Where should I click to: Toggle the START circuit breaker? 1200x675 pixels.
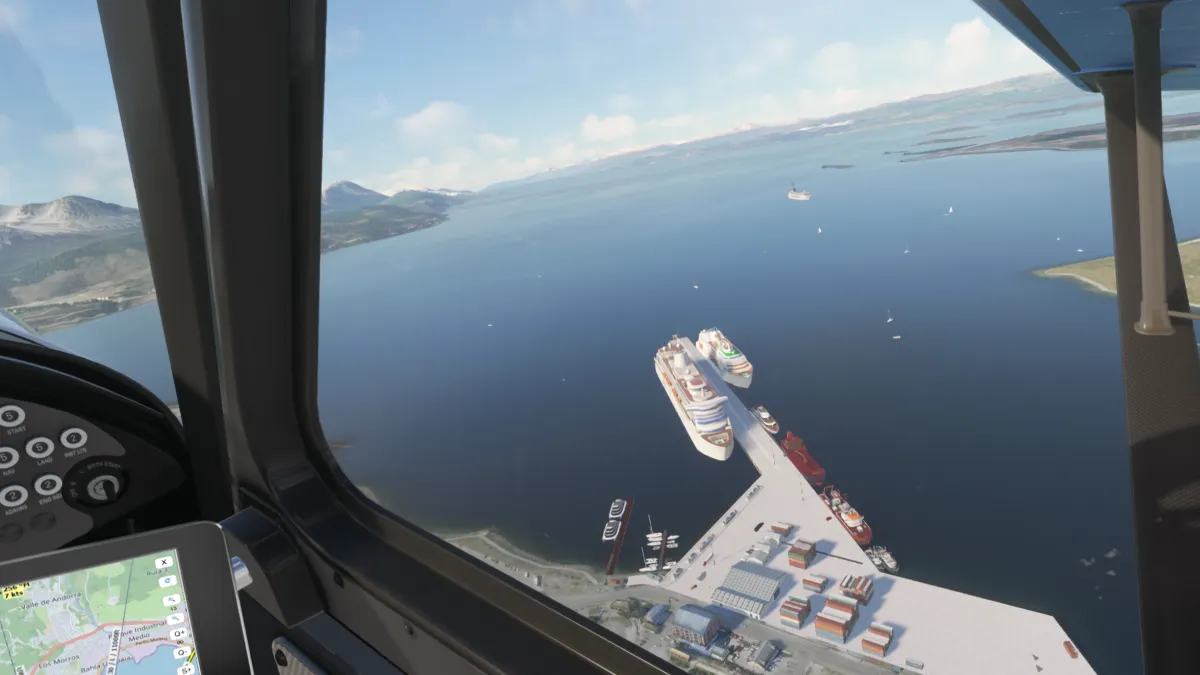(11, 415)
